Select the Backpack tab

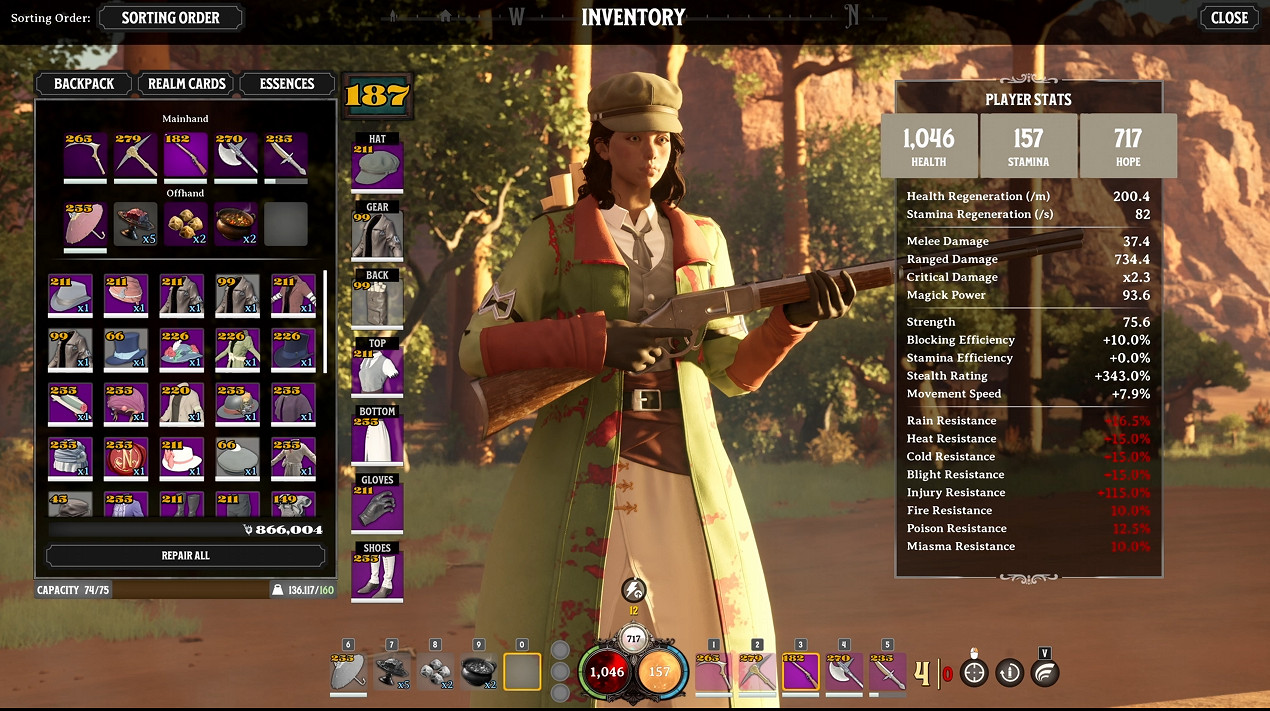click(x=84, y=84)
